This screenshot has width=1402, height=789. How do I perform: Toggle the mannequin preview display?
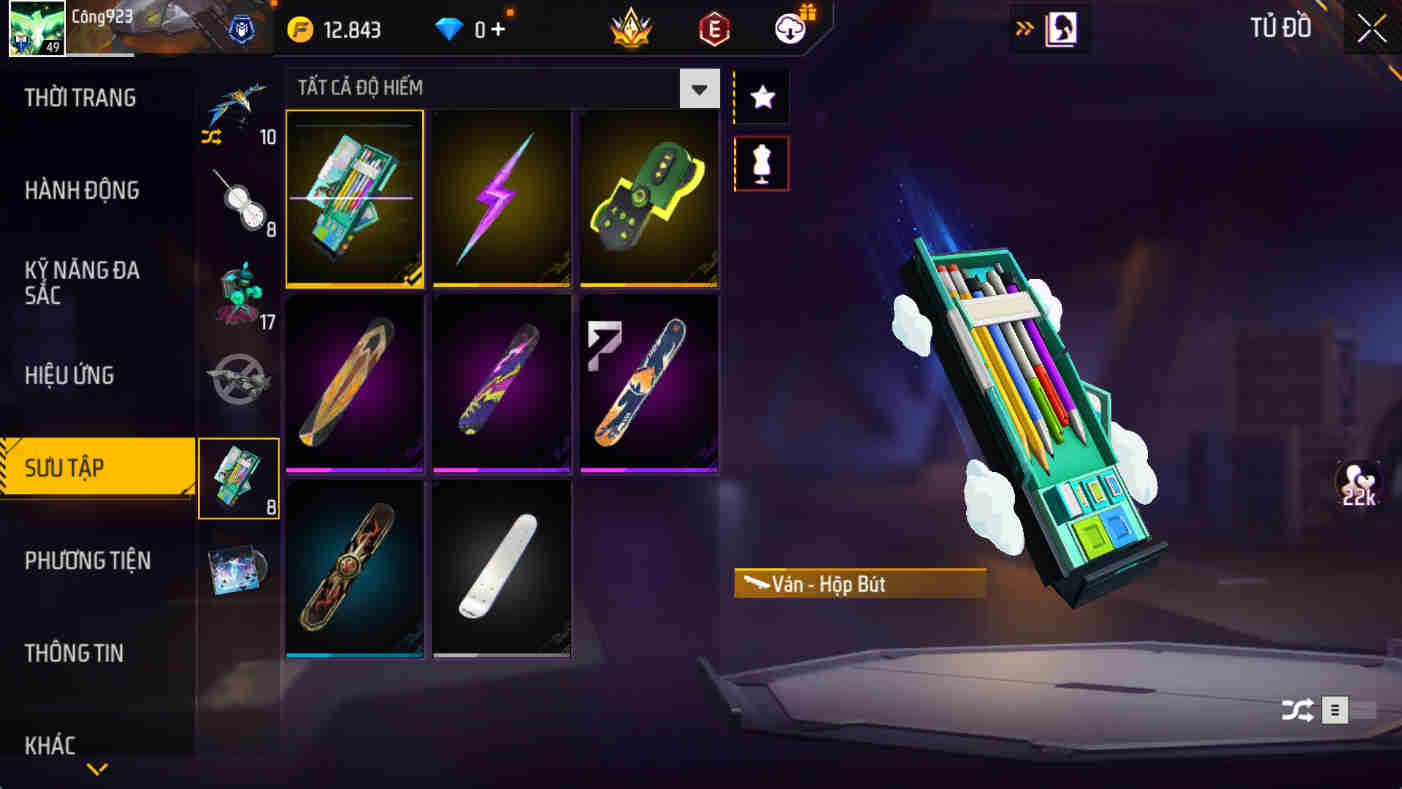(761, 163)
